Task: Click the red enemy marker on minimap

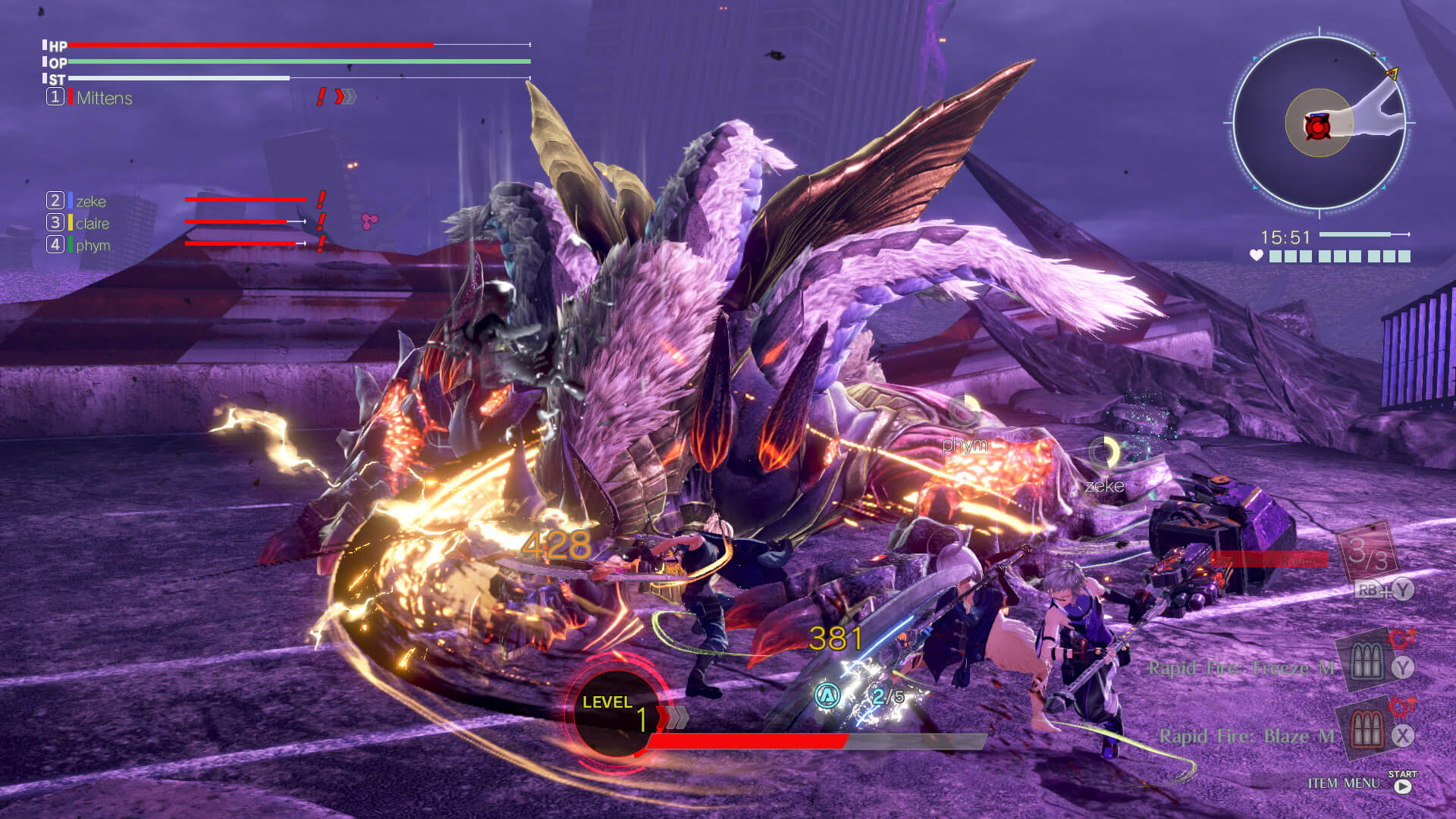Action: pyautogui.click(x=1318, y=127)
